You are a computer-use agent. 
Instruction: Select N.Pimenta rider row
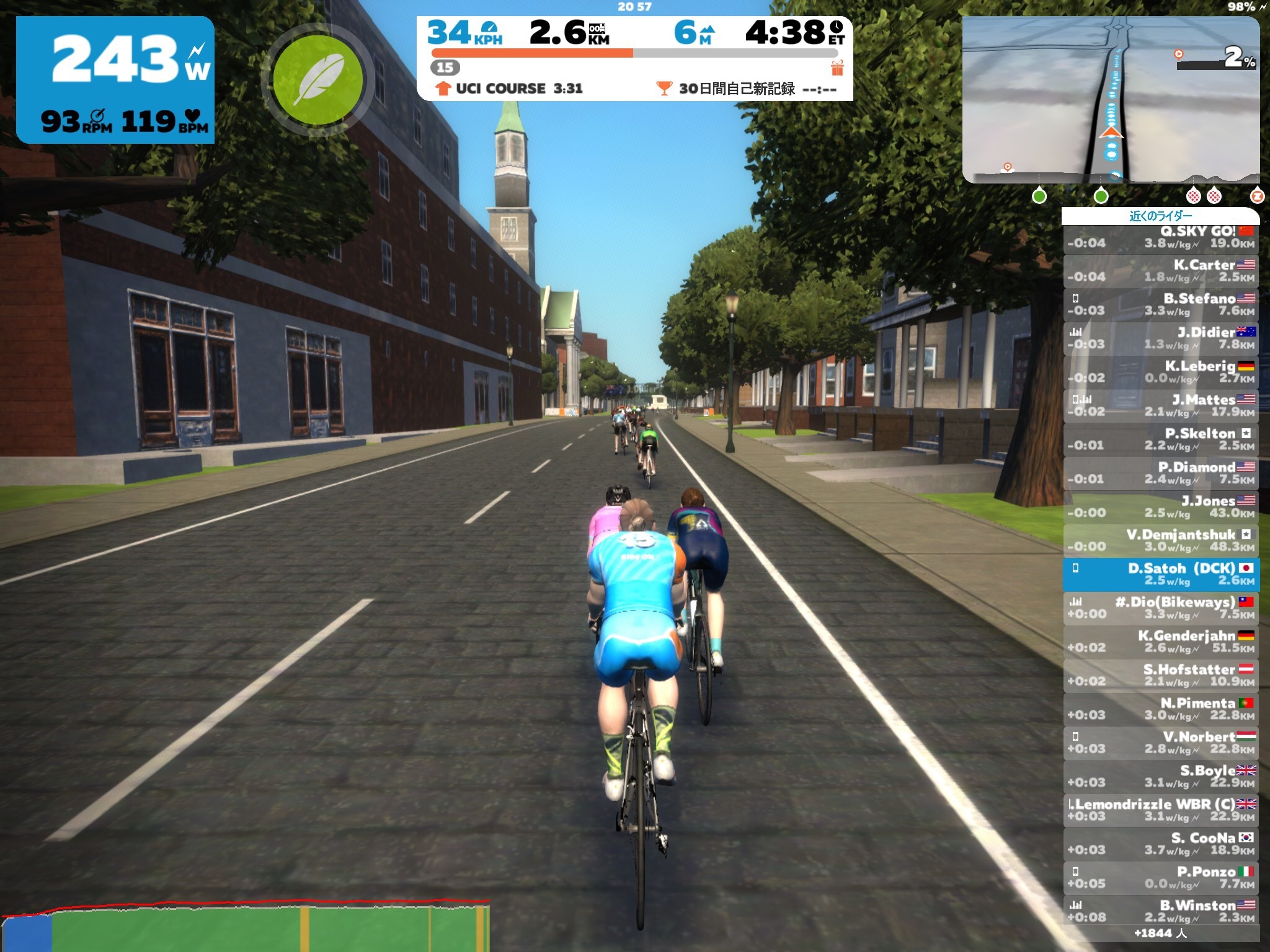coord(1161,709)
